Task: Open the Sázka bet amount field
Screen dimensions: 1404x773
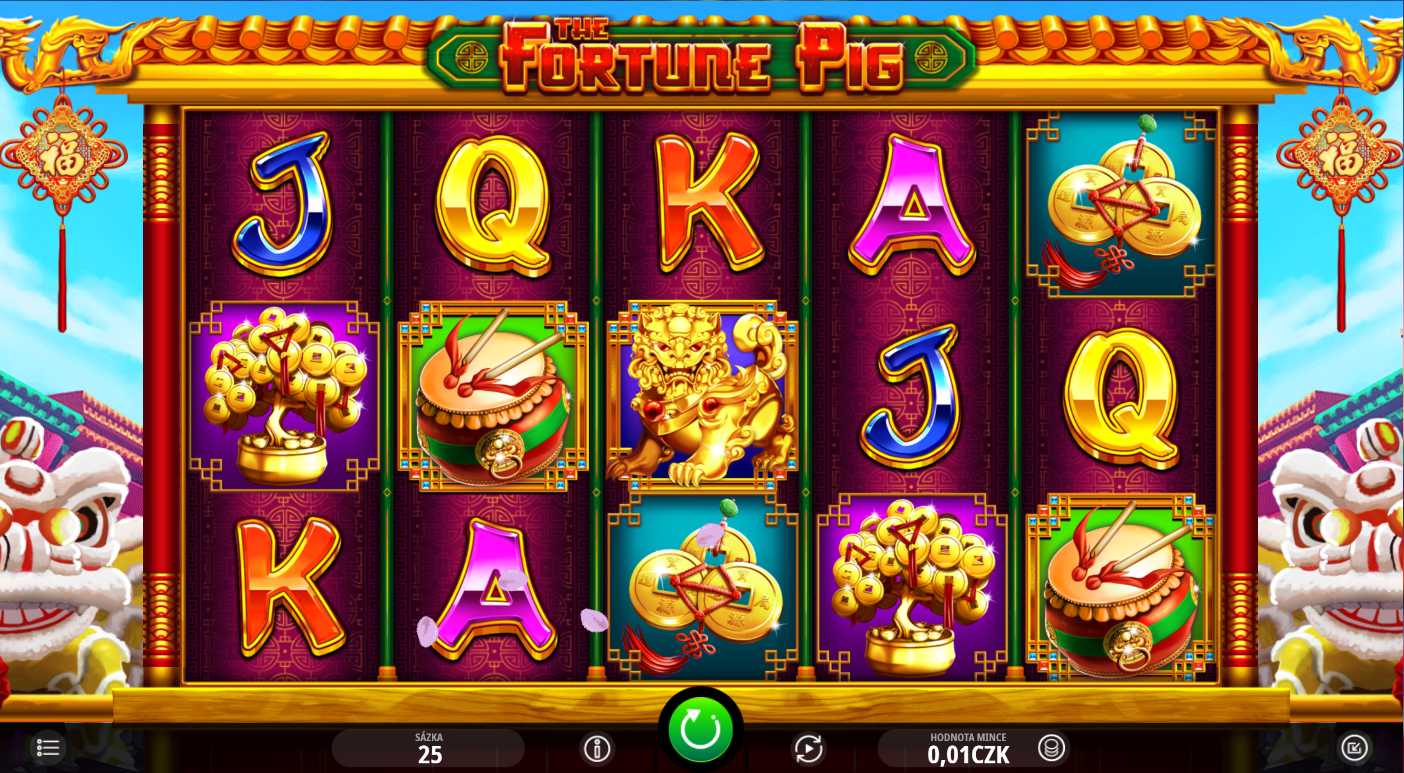Action: point(429,748)
